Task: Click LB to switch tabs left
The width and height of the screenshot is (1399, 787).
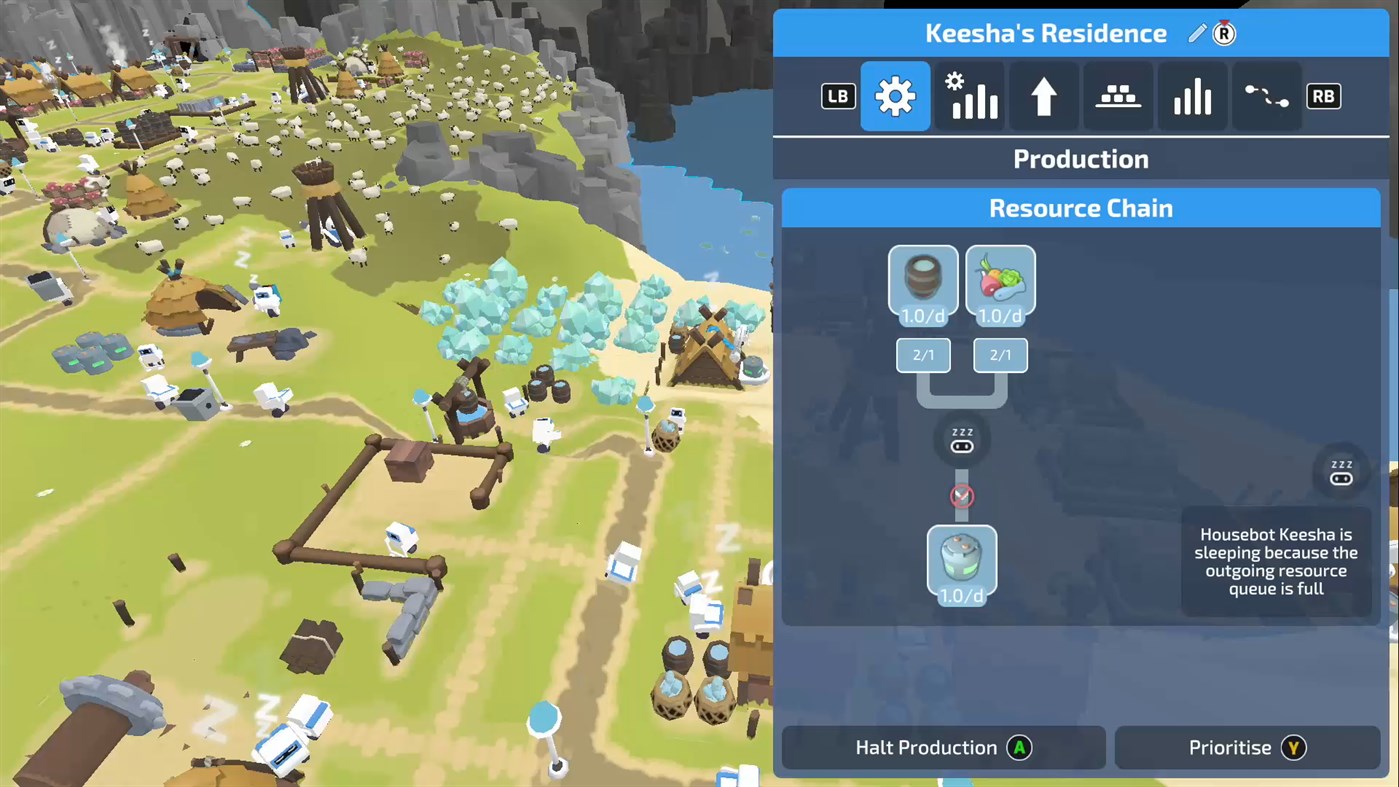Action: pos(837,95)
